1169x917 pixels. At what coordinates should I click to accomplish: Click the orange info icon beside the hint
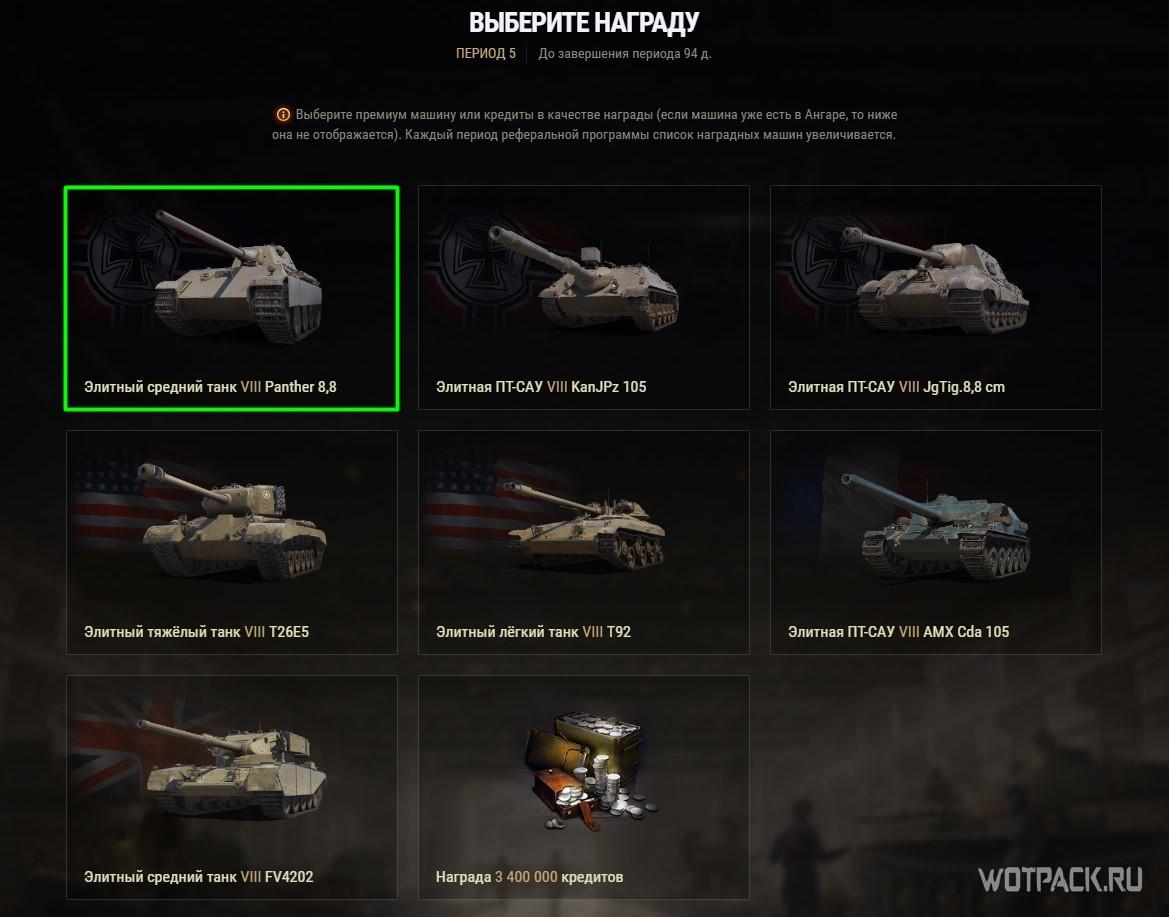click(x=283, y=115)
